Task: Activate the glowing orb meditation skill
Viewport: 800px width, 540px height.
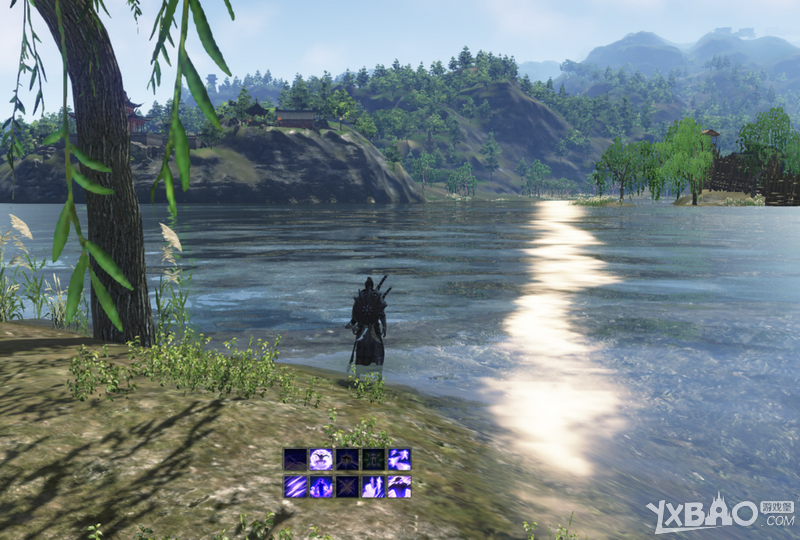Action: pyautogui.click(x=321, y=459)
